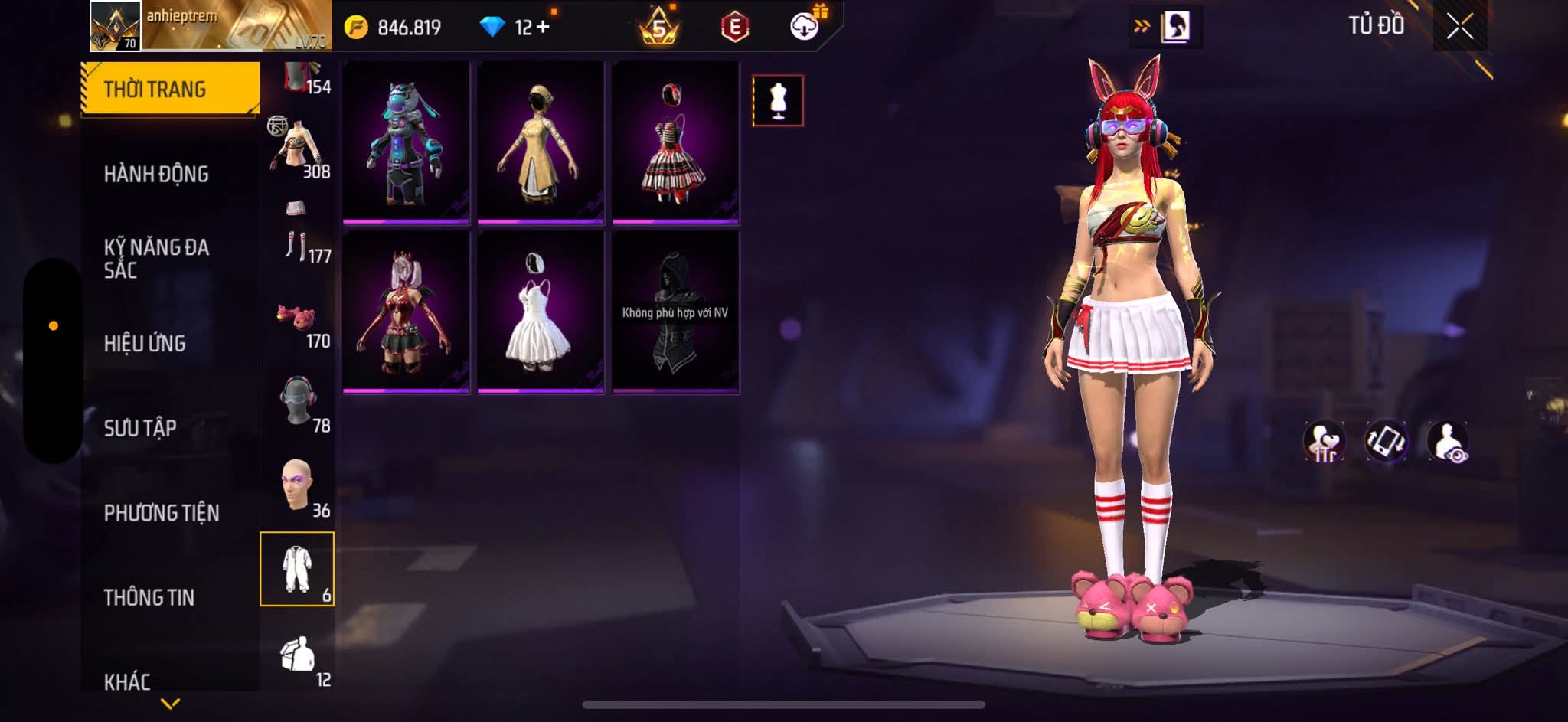
Task: Equip the white dress outfit
Action: (541, 312)
